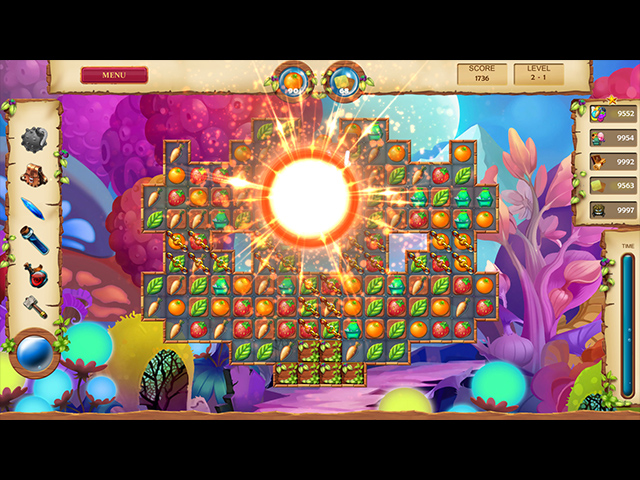Pick the hammer power-up
Image resolution: width=640 pixels, height=480 pixels.
(x=35, y=306)
